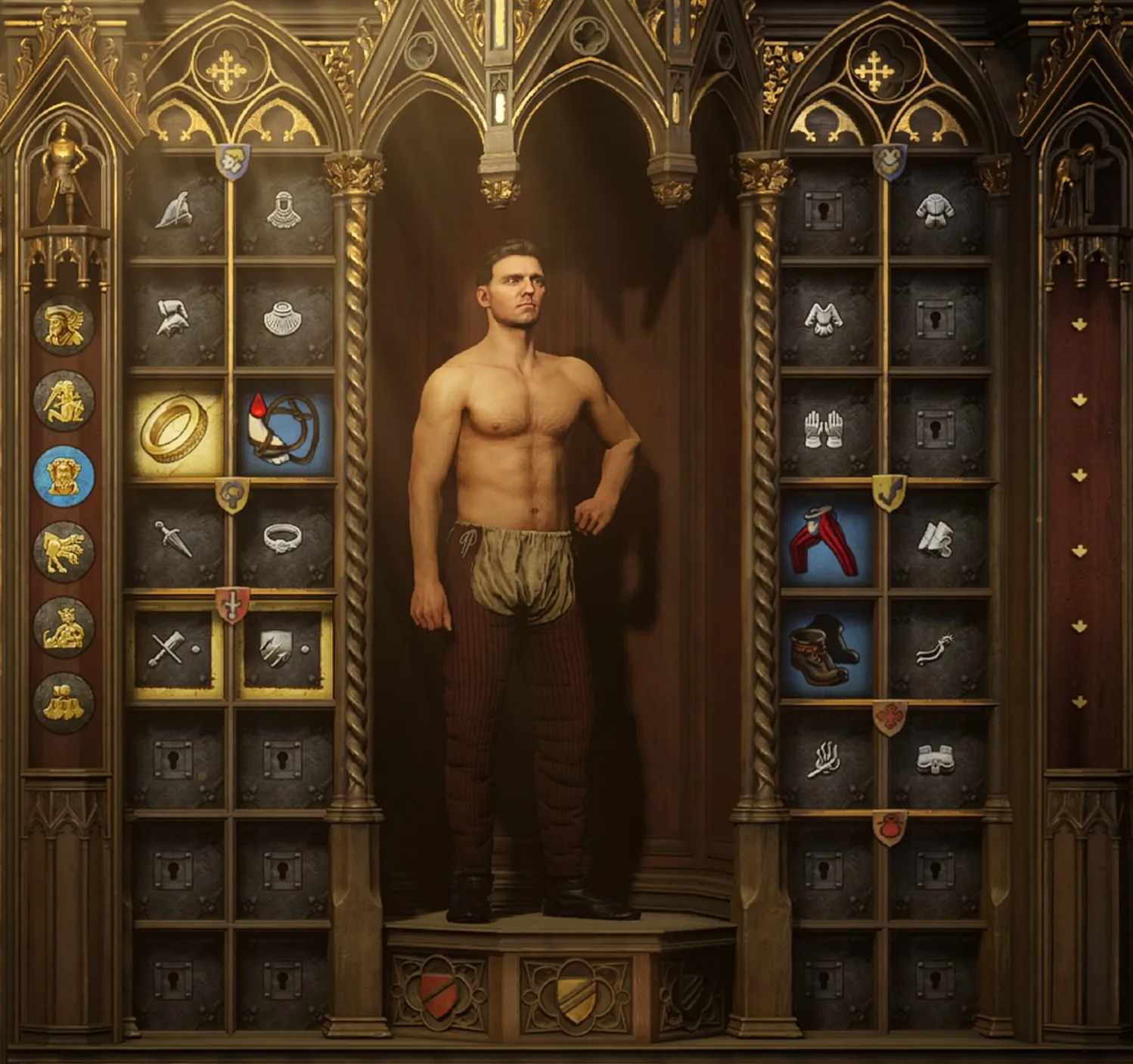1133x1064 pixels.
Task: Select the equipped leather shoes slot
Action: pos(826,649)
